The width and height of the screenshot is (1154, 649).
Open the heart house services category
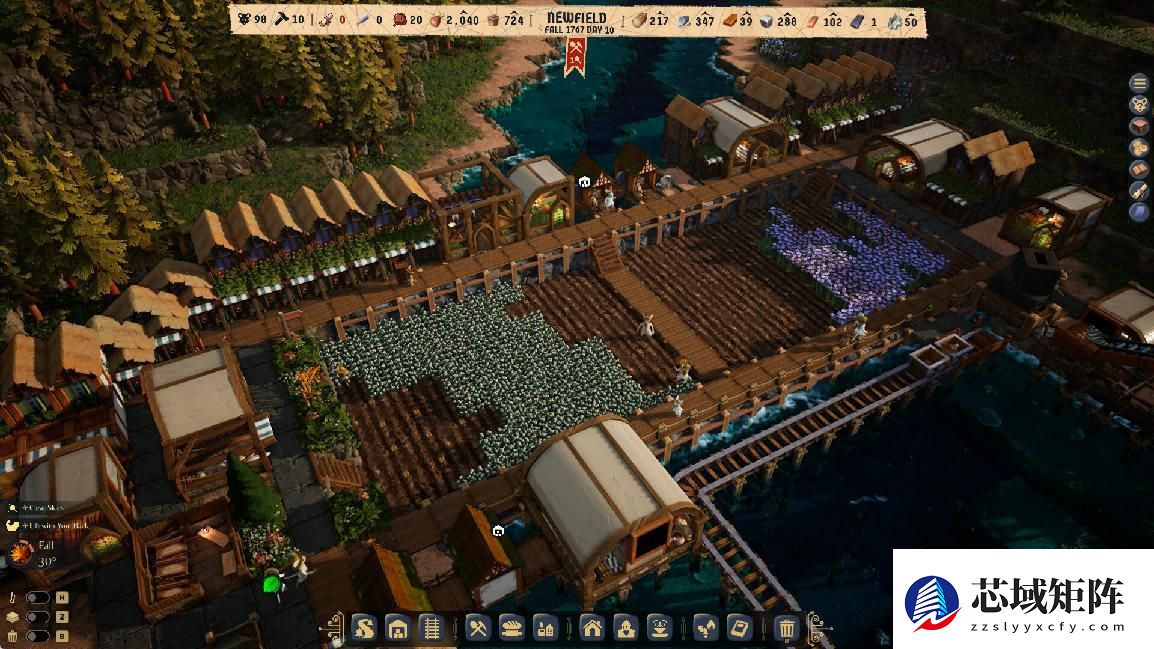[x=626, y=629]
